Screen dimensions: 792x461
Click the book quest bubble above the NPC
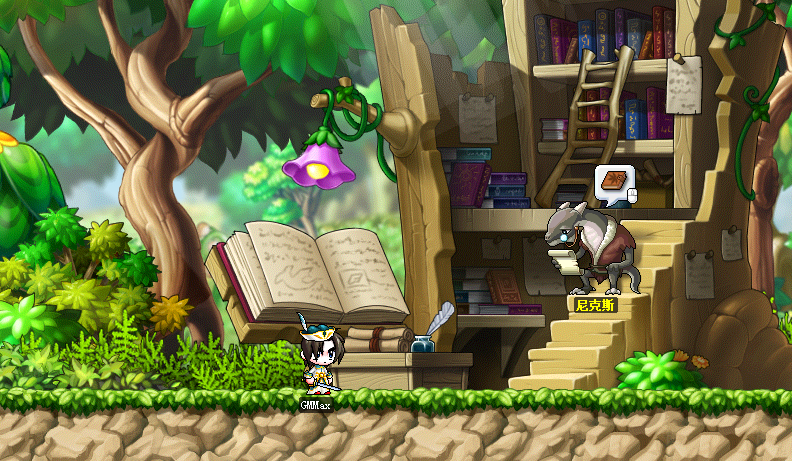tap(612, 183)
